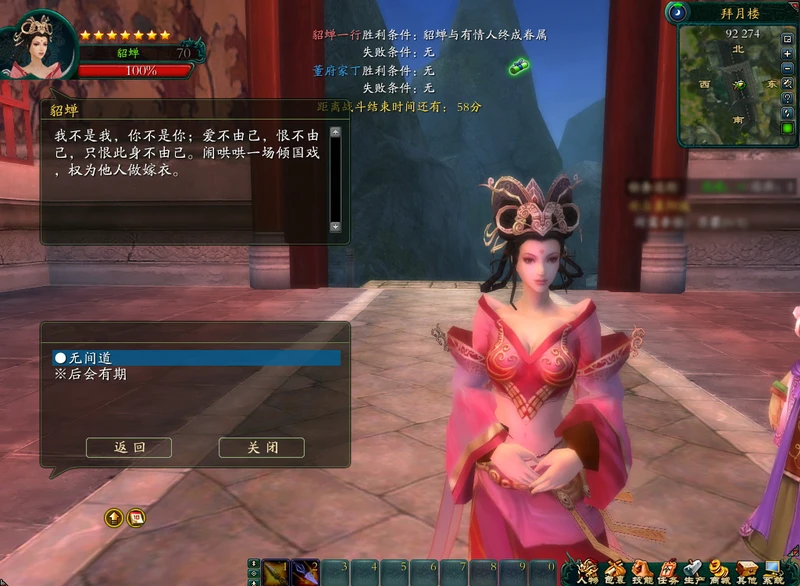Screen dimensions: 800x586
Task: Click the minimap question mark help button
Action: pyautogui.click(x=788, y=99)
